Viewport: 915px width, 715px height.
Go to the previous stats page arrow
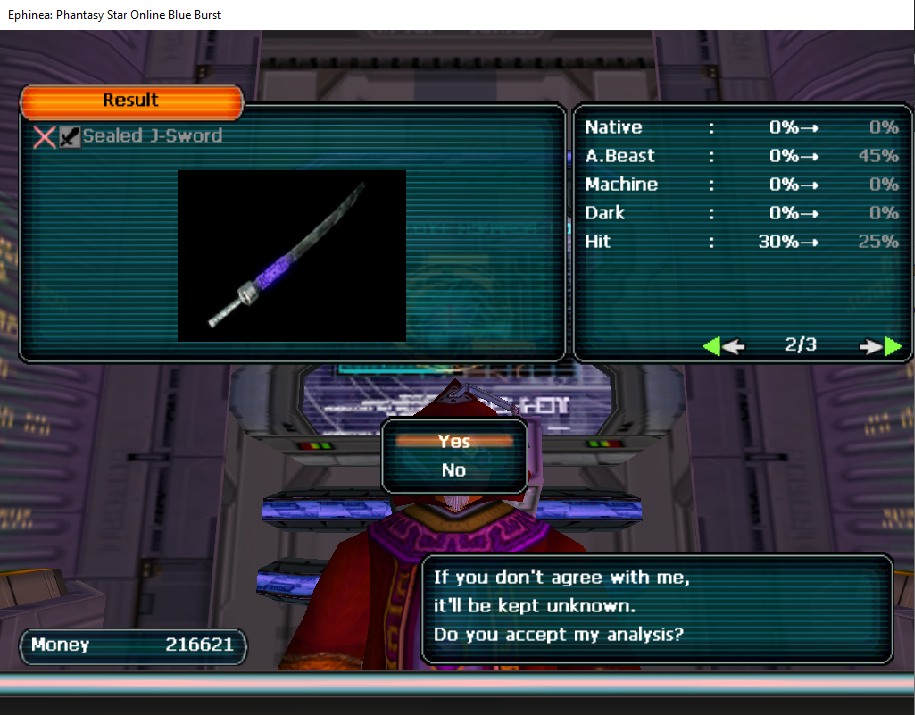pyautogui.click(x=723, y=346)
